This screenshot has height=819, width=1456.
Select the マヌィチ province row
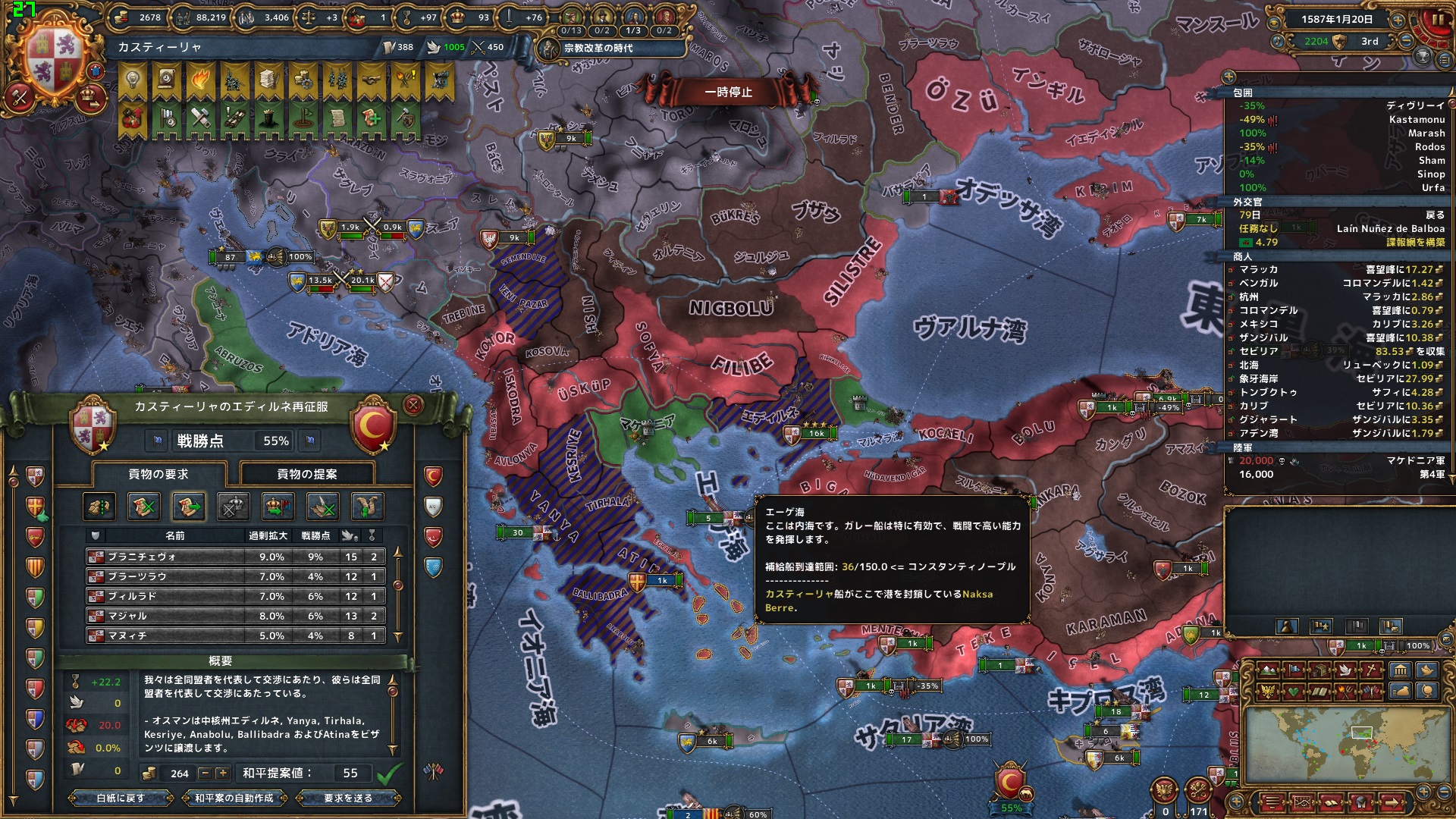click(x=235, y=635)
